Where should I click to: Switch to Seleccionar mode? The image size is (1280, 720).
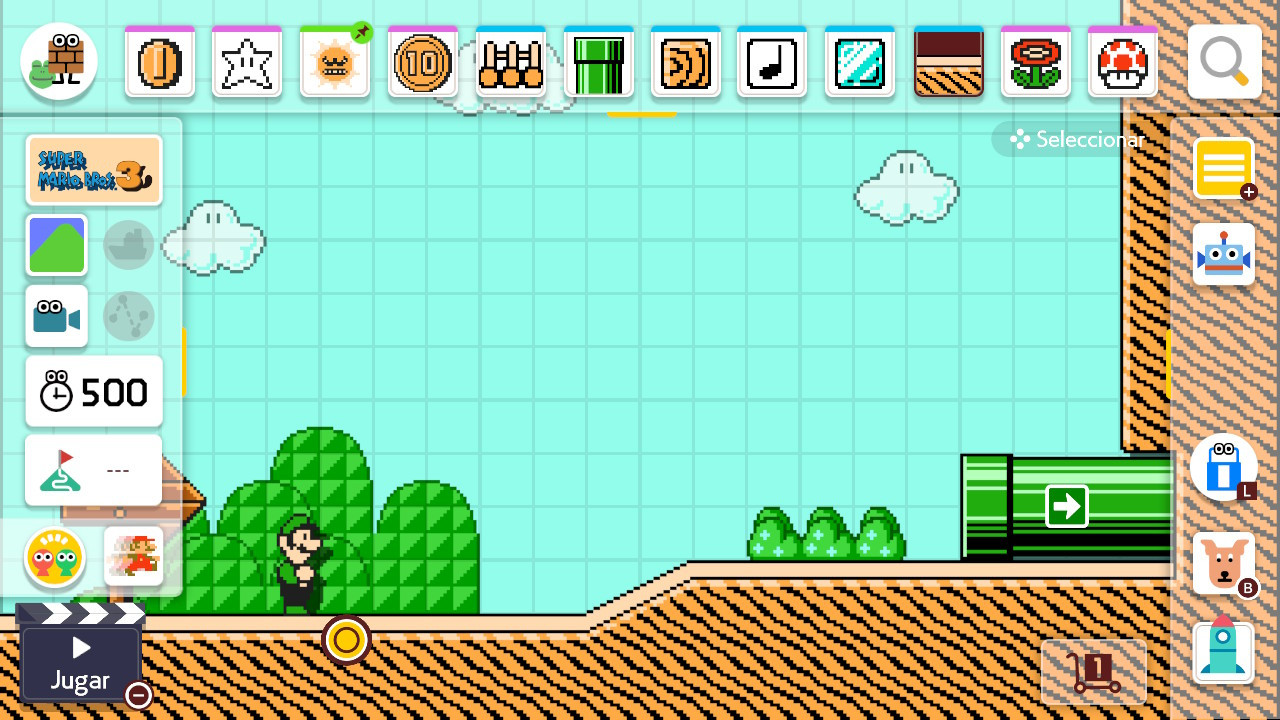(1075, 139)
